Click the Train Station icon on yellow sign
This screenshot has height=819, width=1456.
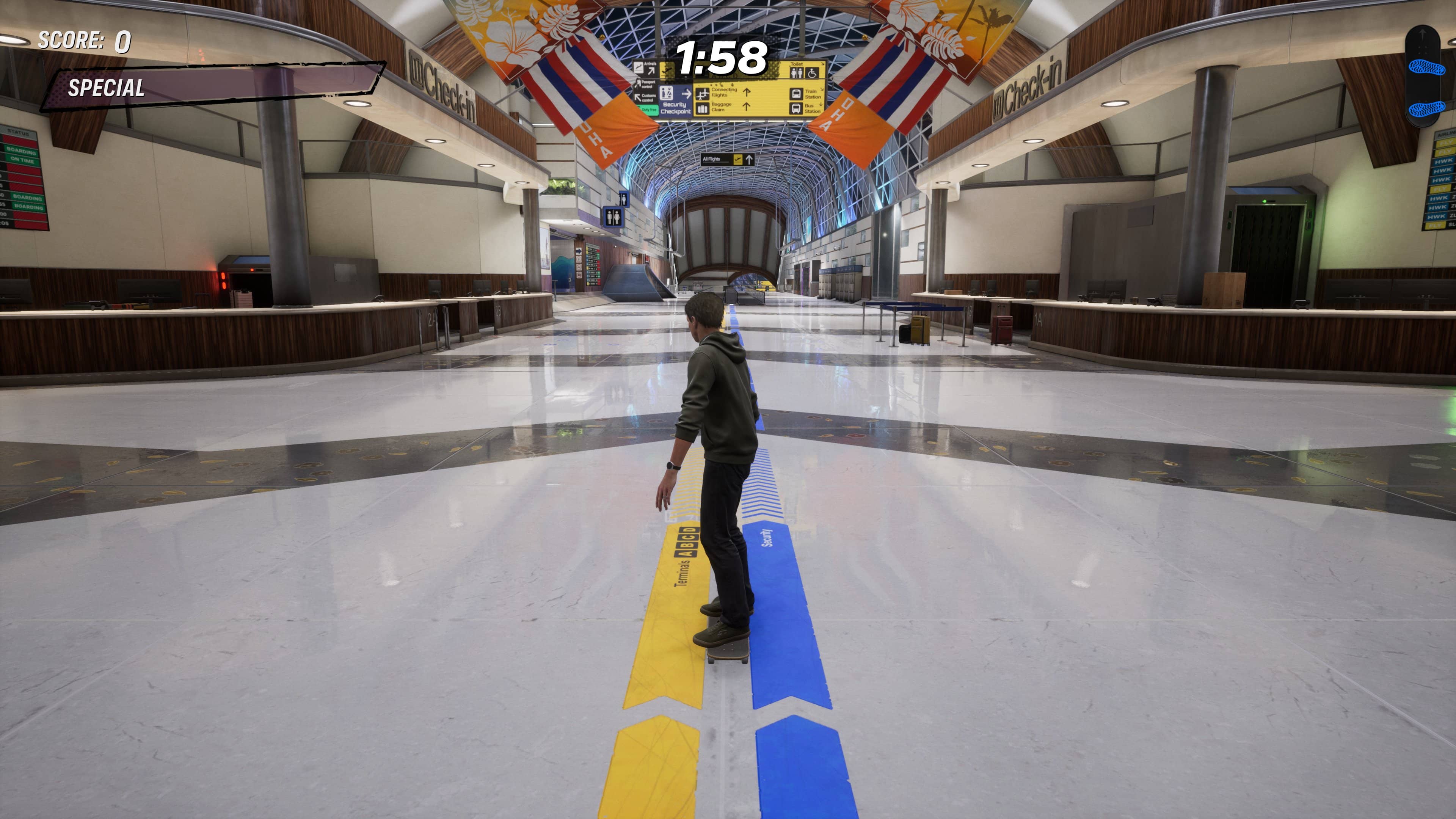tap(796, 94)
